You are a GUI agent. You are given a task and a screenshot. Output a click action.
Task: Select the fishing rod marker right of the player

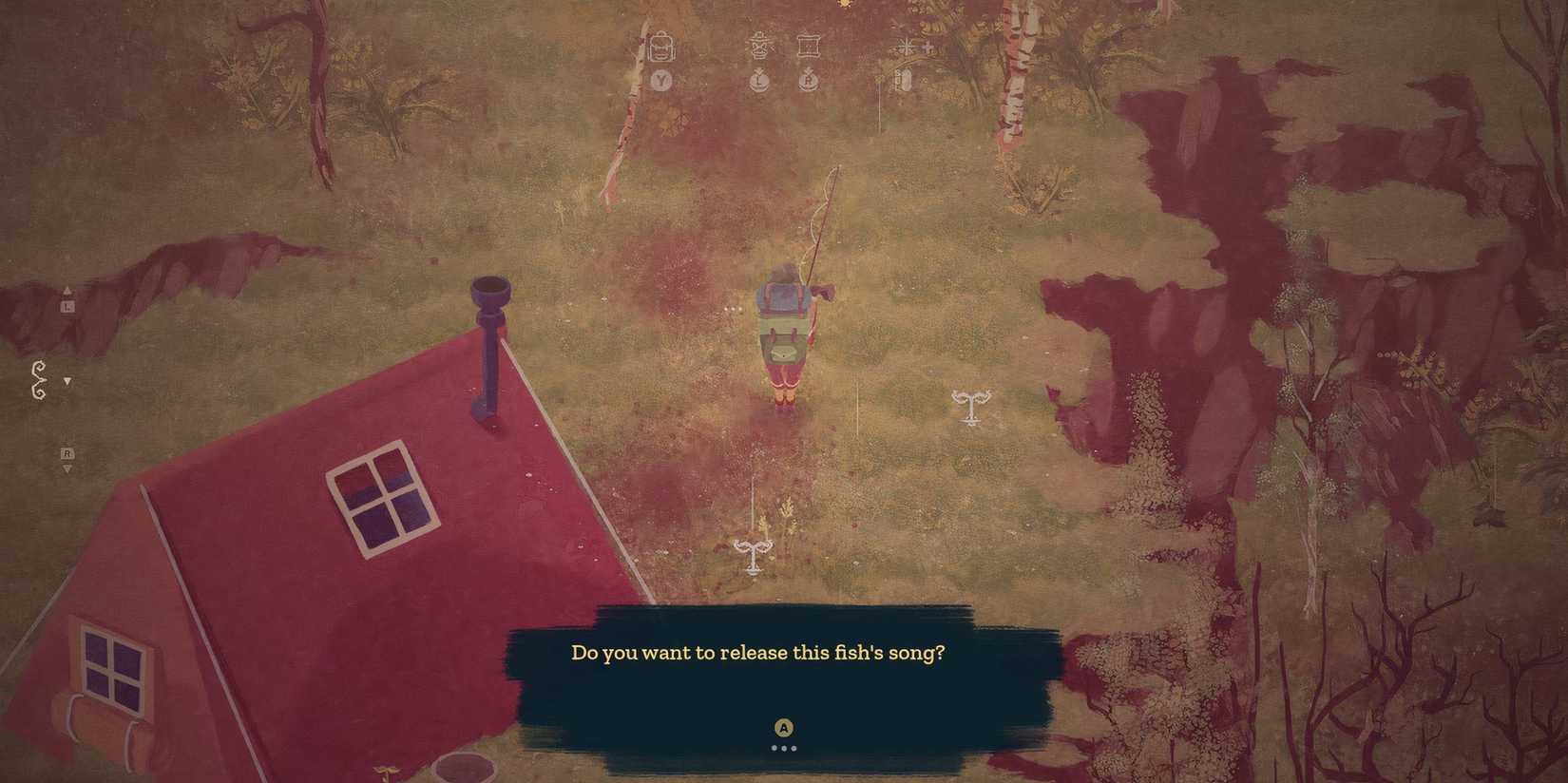click(969, 404)
